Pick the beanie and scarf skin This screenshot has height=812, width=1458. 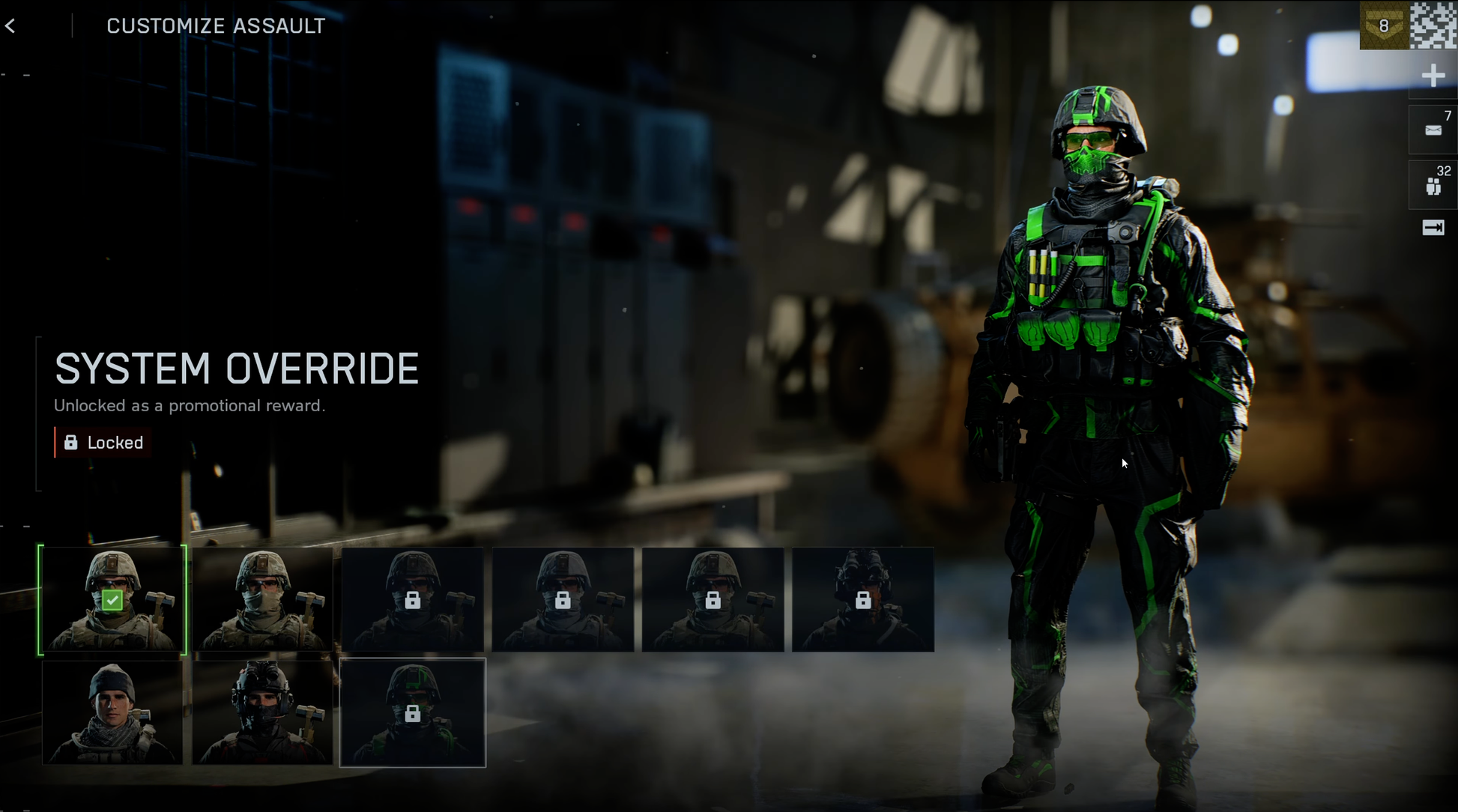coord(112,712)
